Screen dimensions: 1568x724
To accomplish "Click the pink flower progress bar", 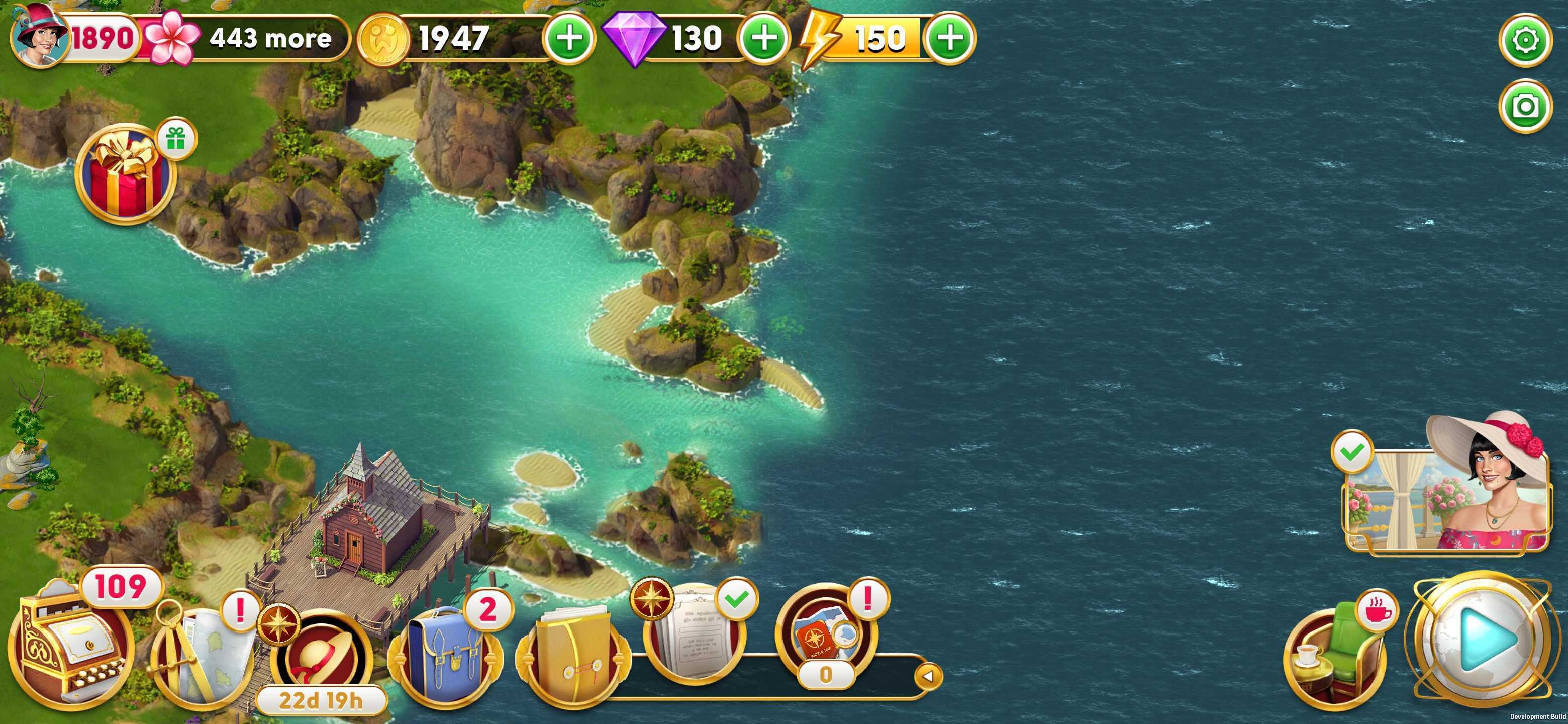I will [243, 38].
